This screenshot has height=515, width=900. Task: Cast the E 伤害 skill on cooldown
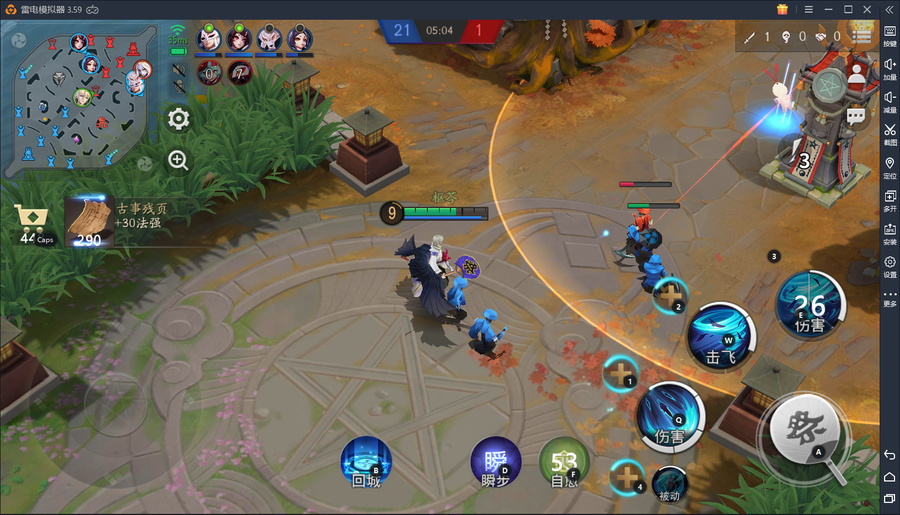[810, 304]
